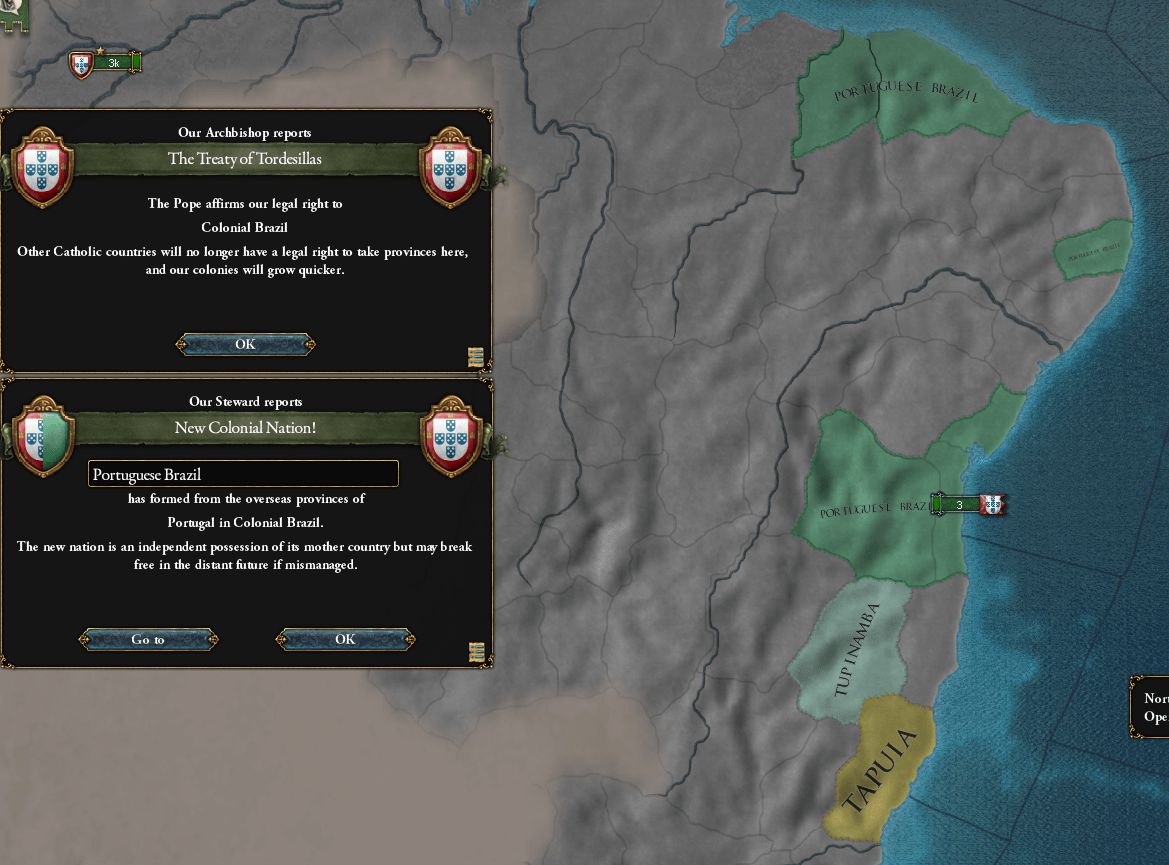Open message settings icon on Colonial Nation popup
The width and height of the screenshot is (1169, 865).
477,652
